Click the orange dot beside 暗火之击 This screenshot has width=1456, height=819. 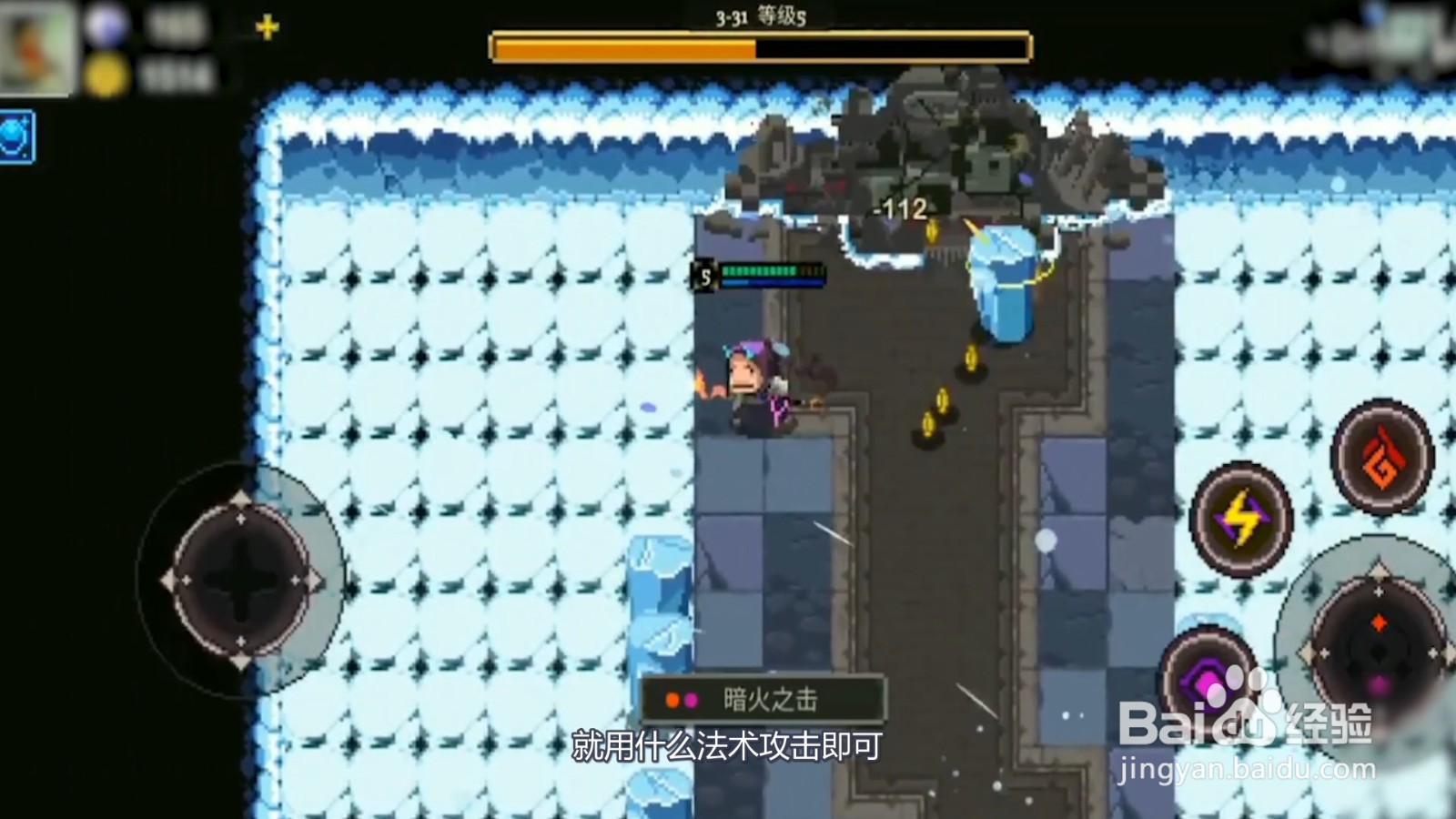pyautogui.click(x=672, y=701)
